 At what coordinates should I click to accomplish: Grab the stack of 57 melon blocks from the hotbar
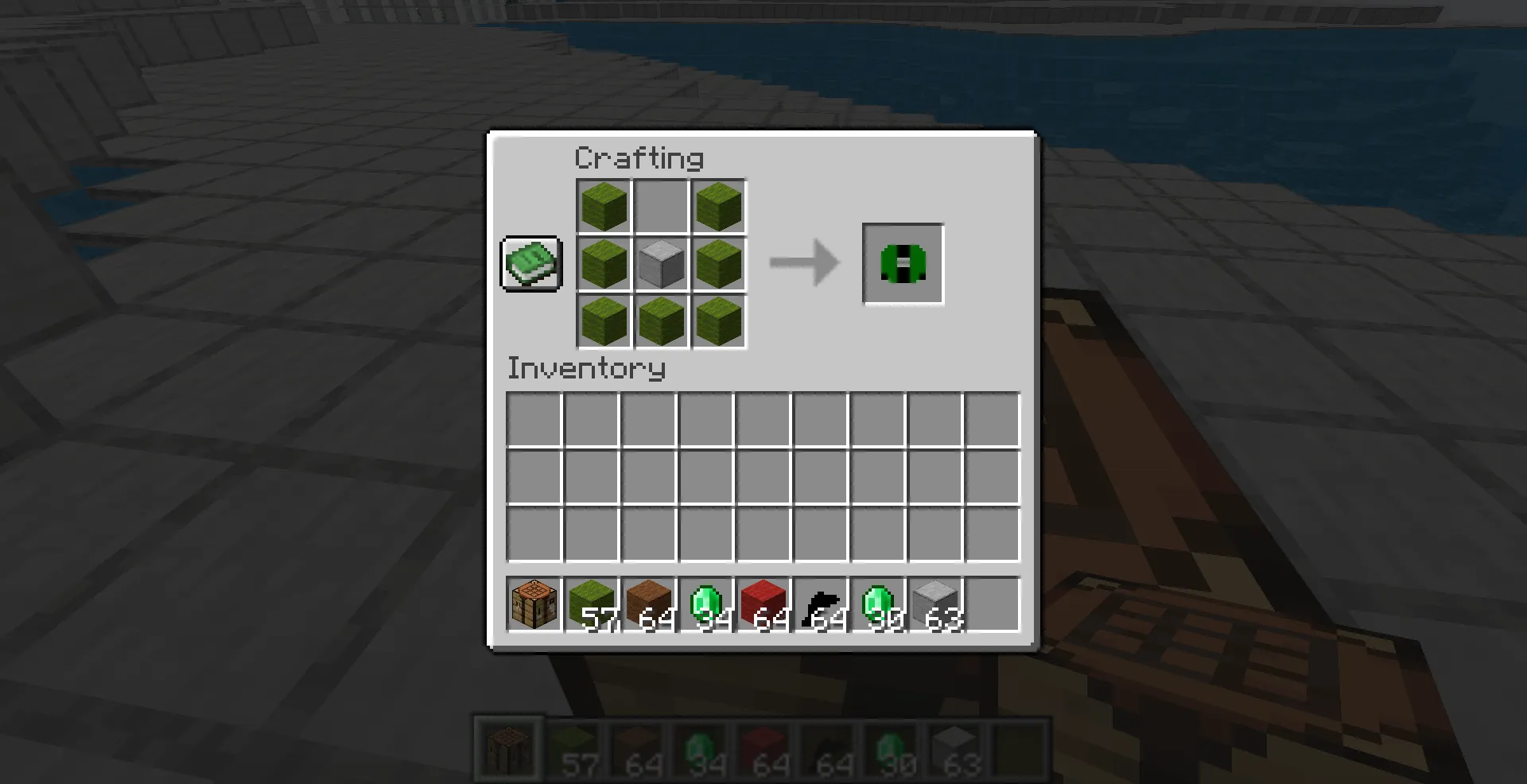point(592,604)
